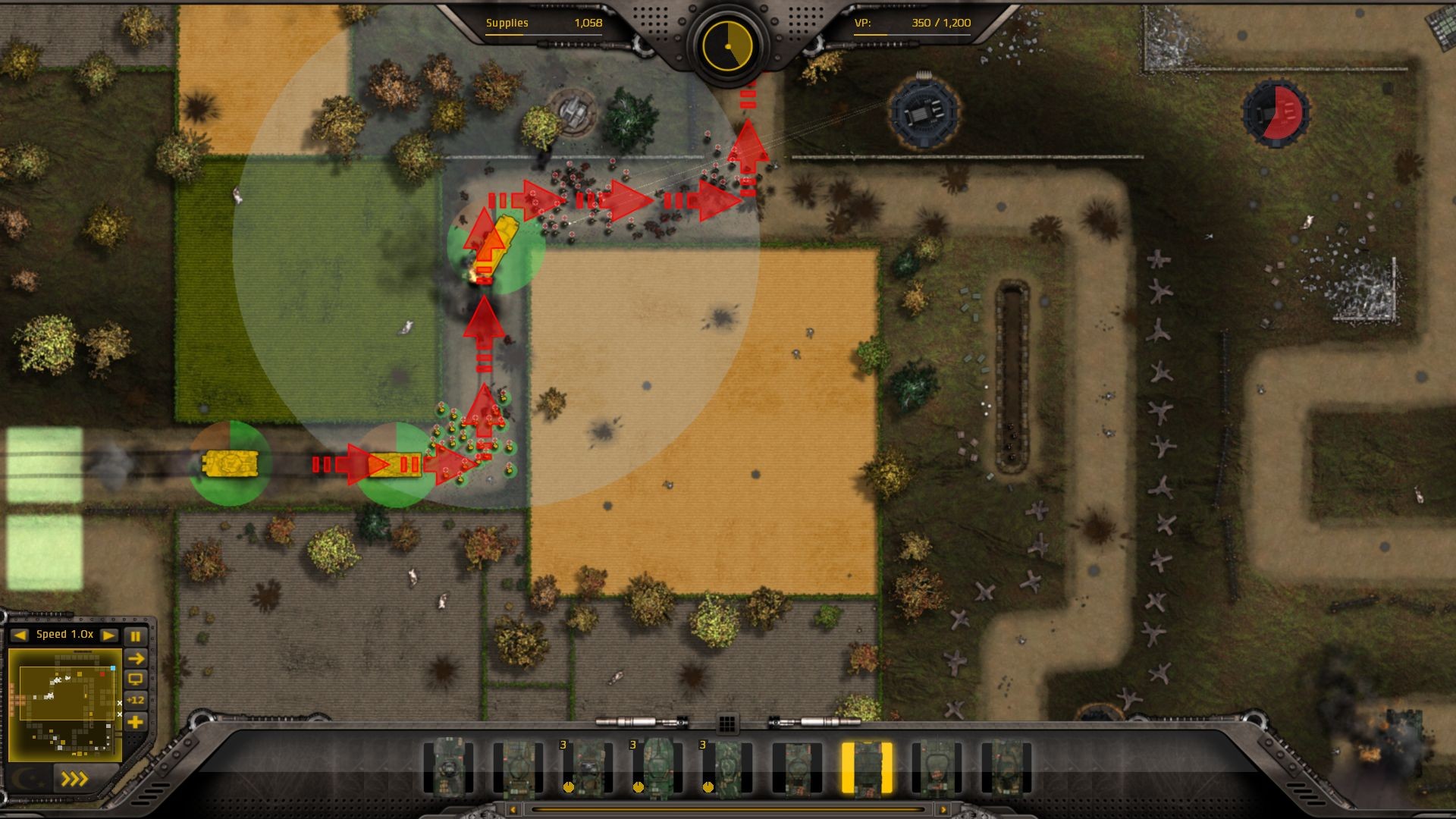Click the triple chevron skip button
Viewport: 1456px width, 819px height.
(76, 780)
